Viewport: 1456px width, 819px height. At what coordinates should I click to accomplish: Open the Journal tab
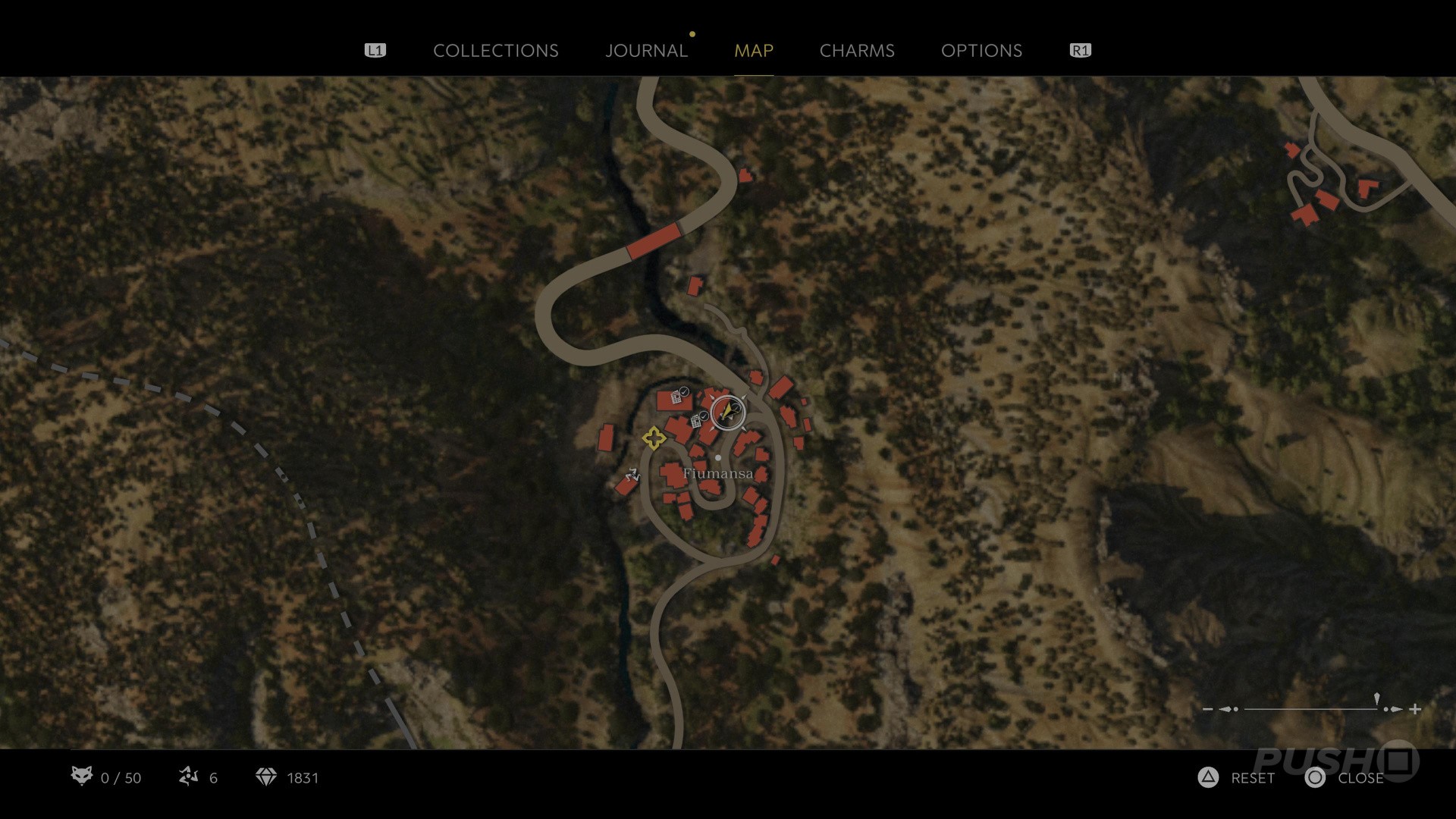coord(646,51)
